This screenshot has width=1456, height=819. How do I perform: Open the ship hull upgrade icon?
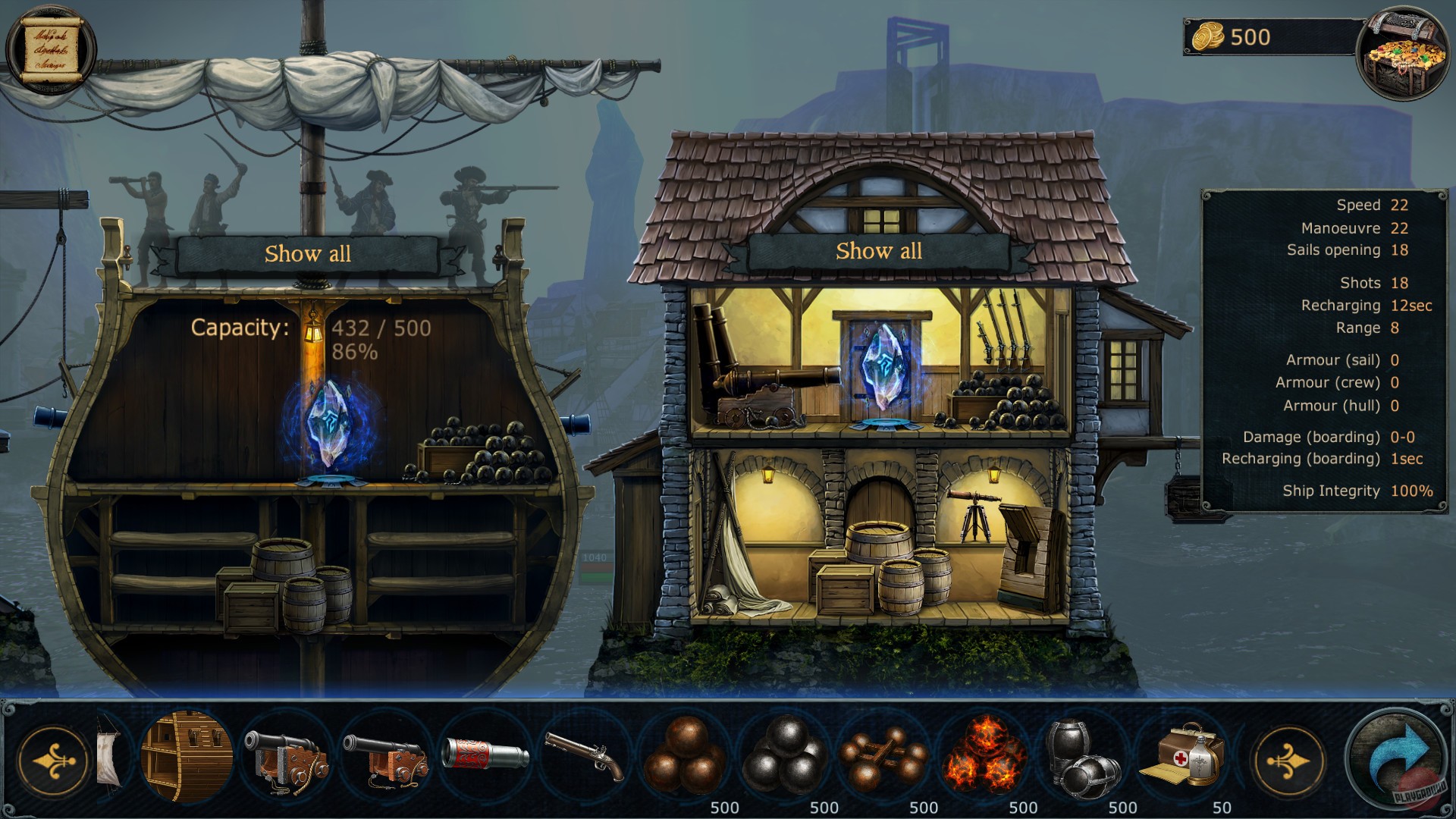[x=186, y=755]
